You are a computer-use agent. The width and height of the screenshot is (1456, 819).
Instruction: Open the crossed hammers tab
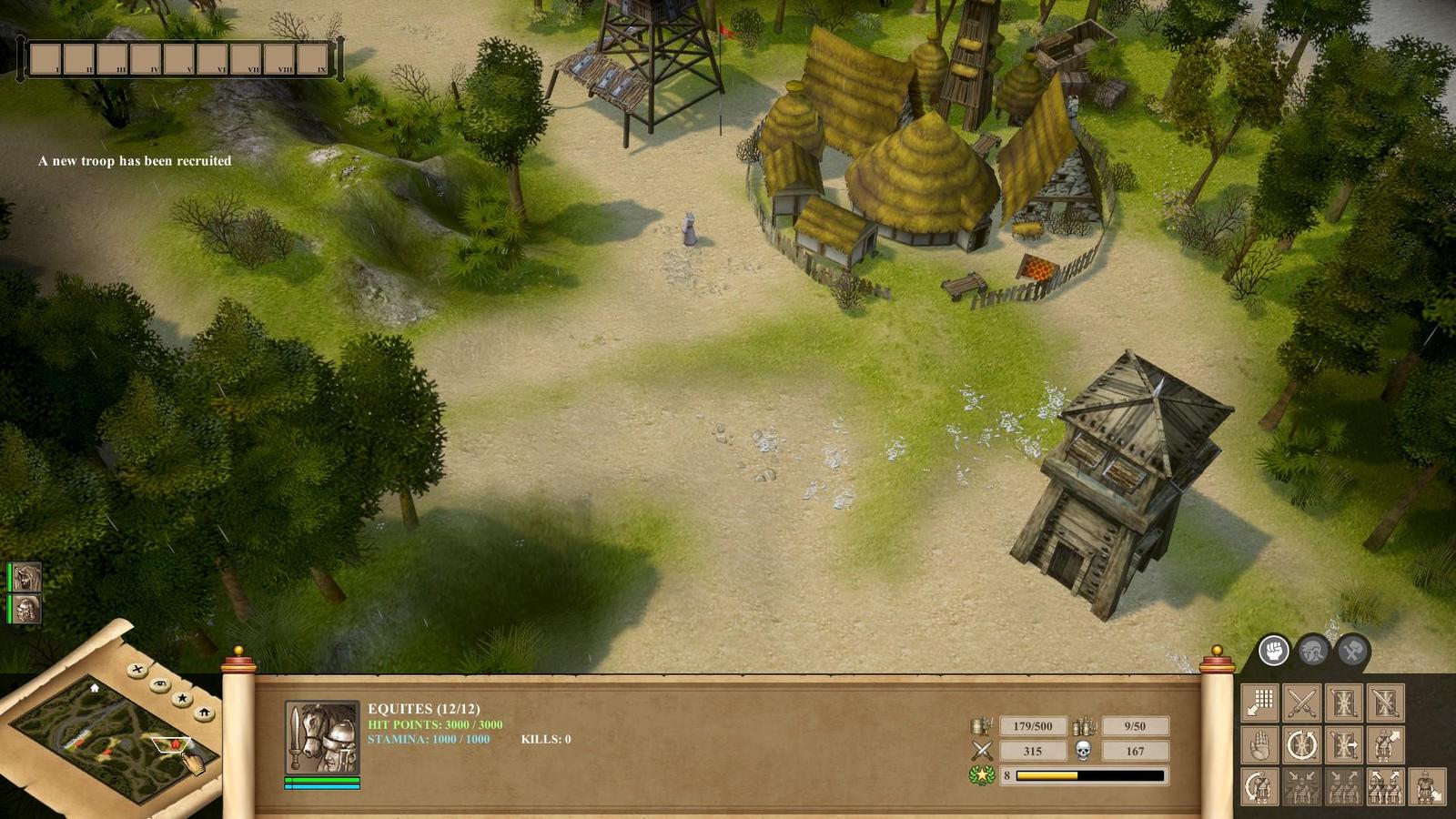(x=1353, y=651)
